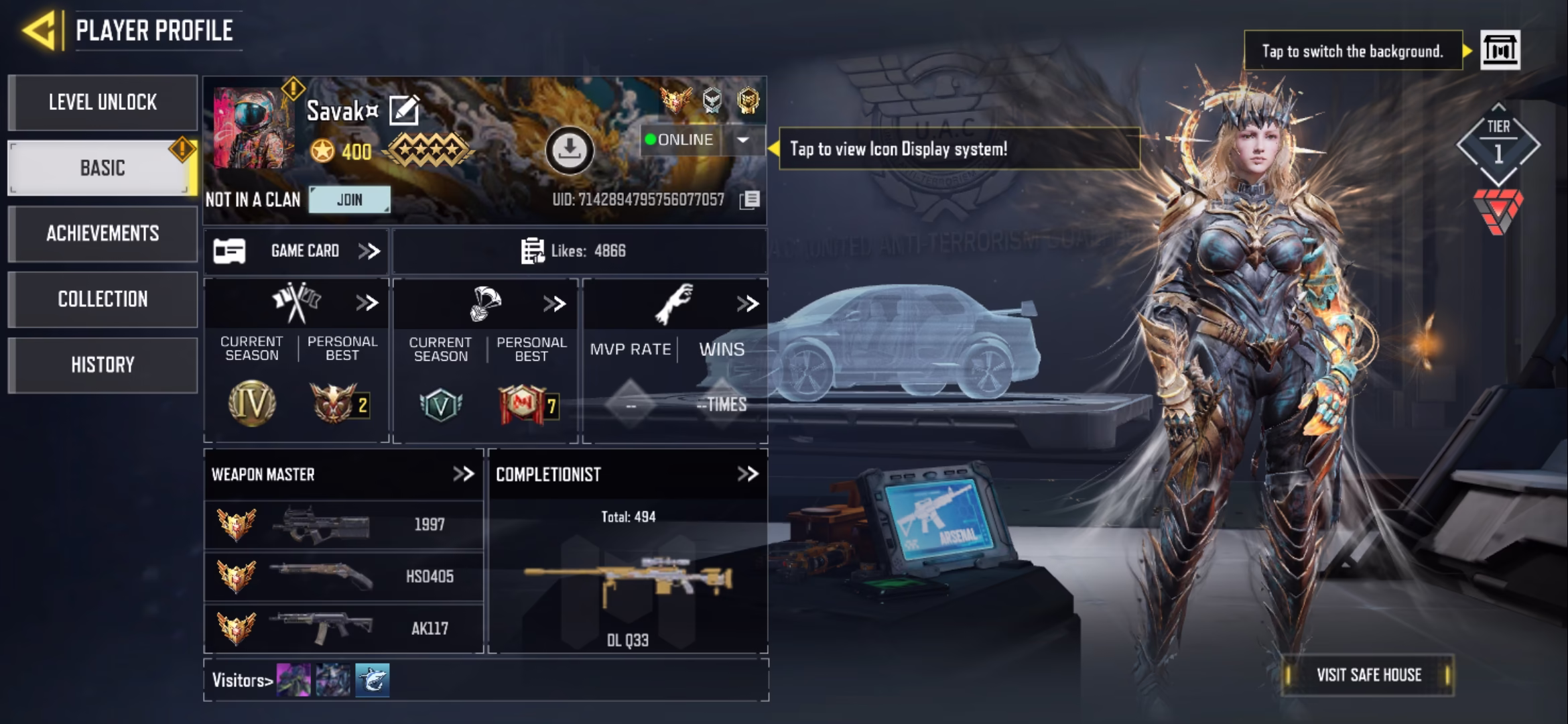Select the Collection tab
Viewport: 1568px width, 724px height.
(x=103, y=299)
